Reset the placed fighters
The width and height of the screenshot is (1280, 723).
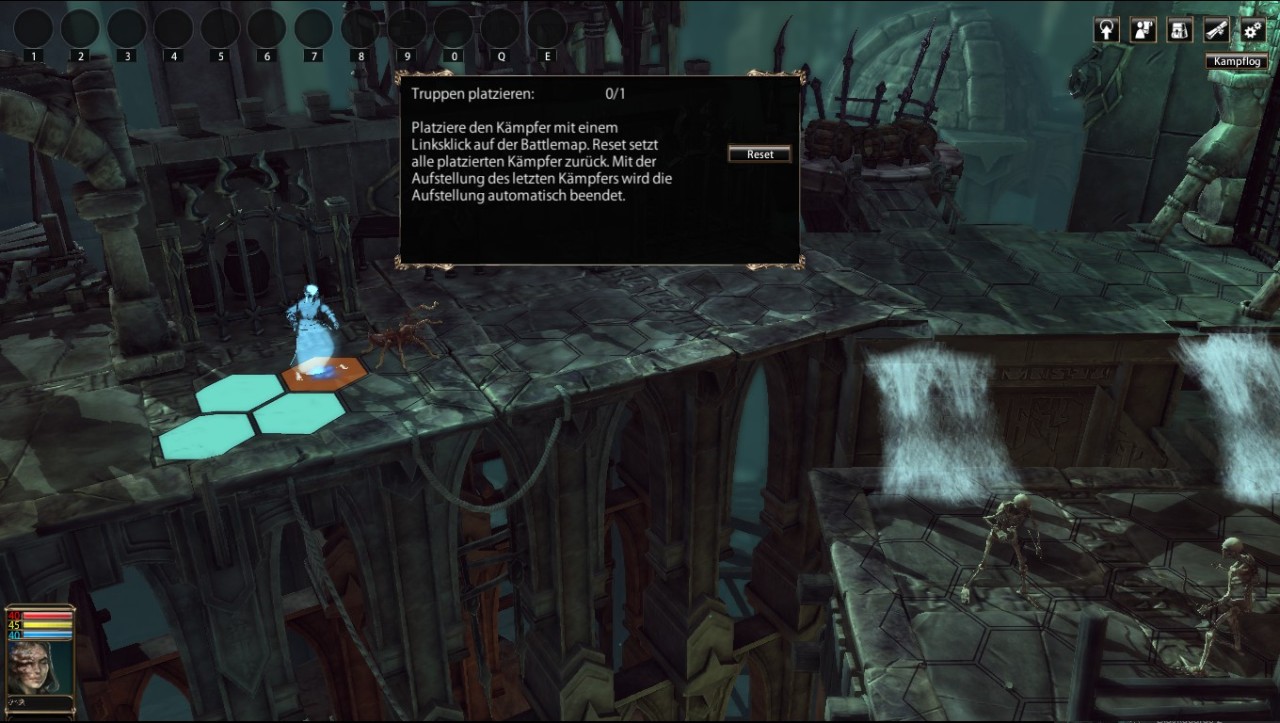click(760, 154)
